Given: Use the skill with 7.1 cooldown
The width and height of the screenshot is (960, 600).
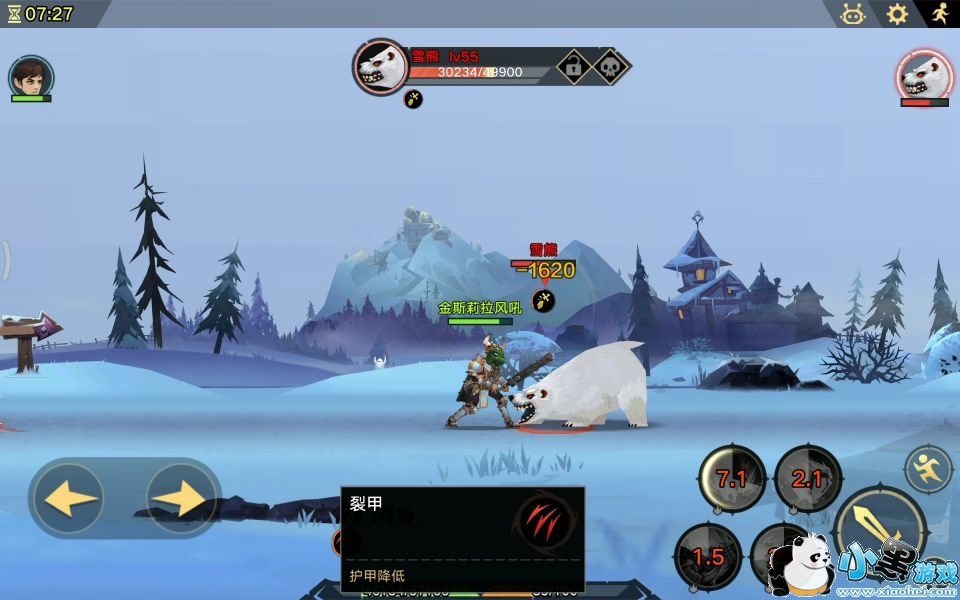Looking at the screenshot, I should [x=732, y=479].
